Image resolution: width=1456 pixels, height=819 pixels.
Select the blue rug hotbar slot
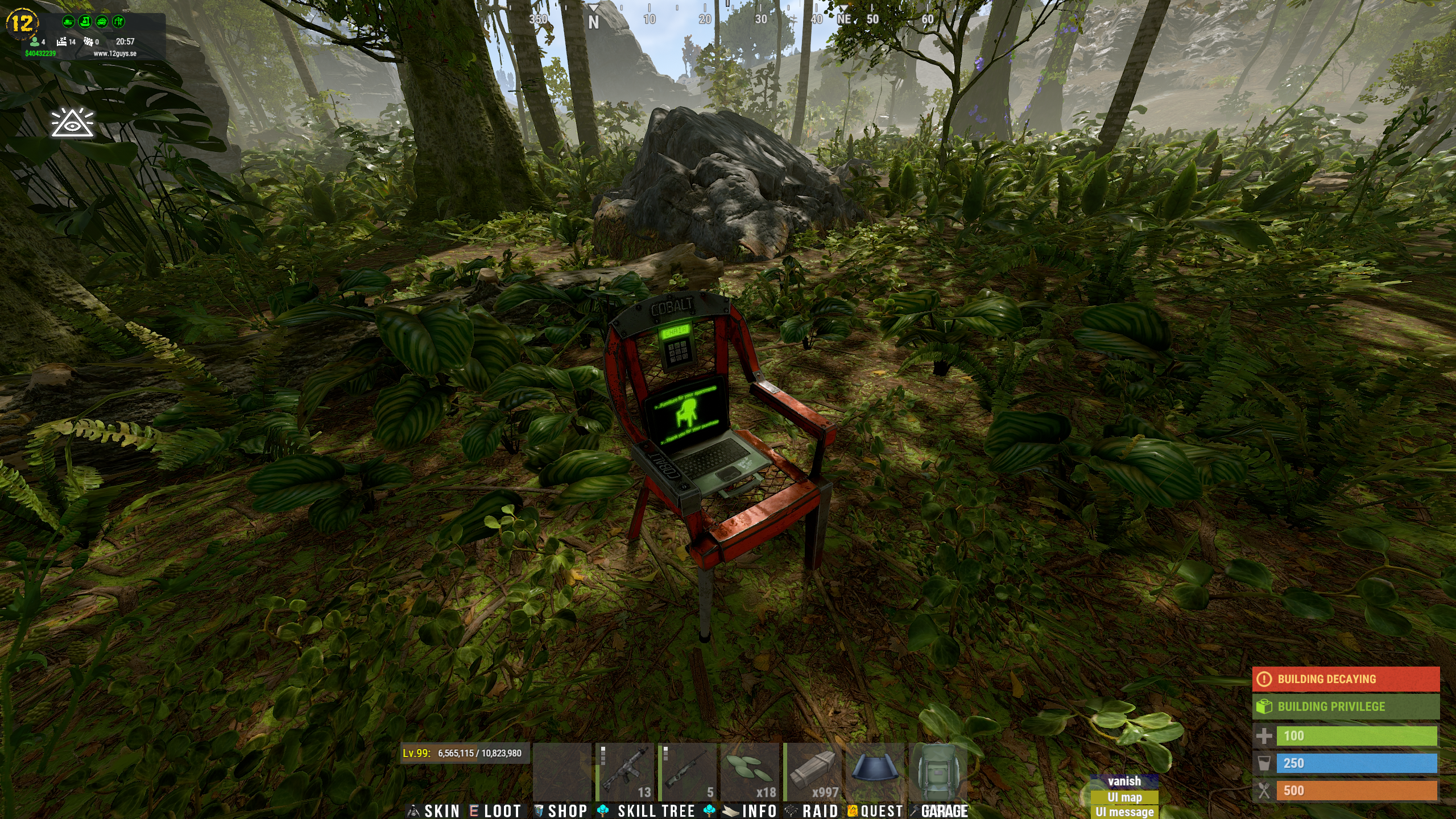pos(875,772)
